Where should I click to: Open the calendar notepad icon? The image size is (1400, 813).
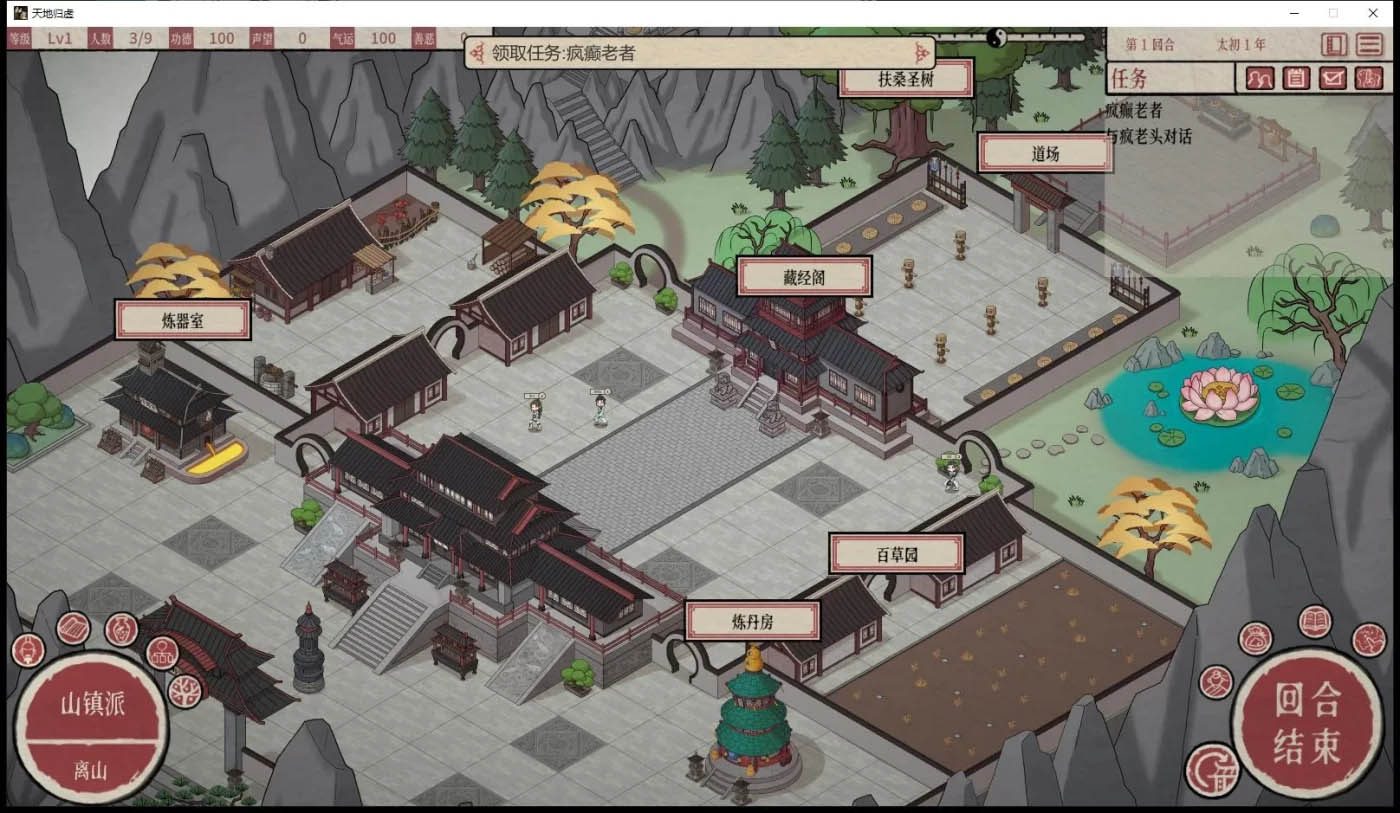(x=1296, y=78)
